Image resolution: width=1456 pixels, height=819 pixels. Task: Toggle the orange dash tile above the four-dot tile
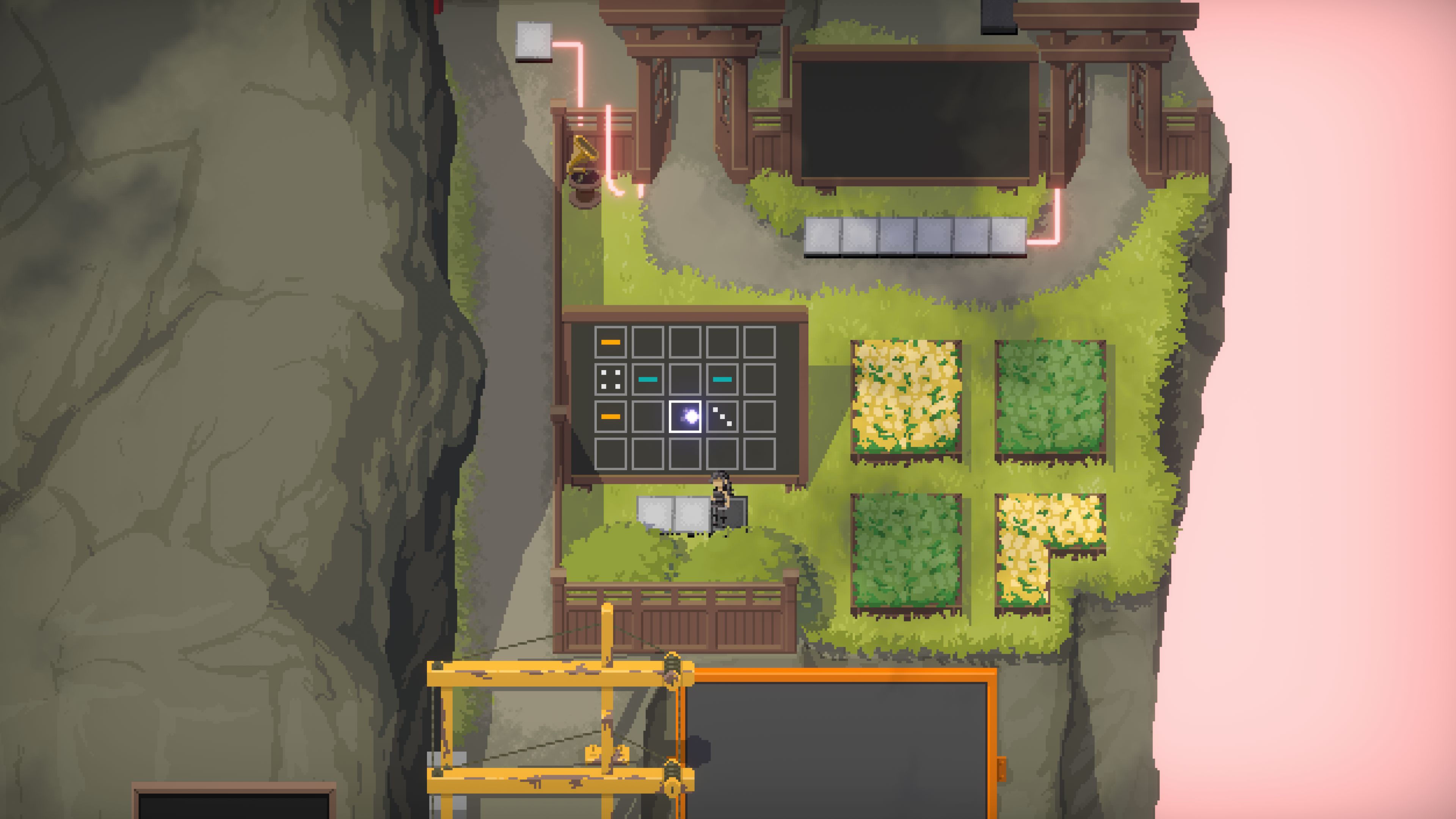[x=610, y=342]
